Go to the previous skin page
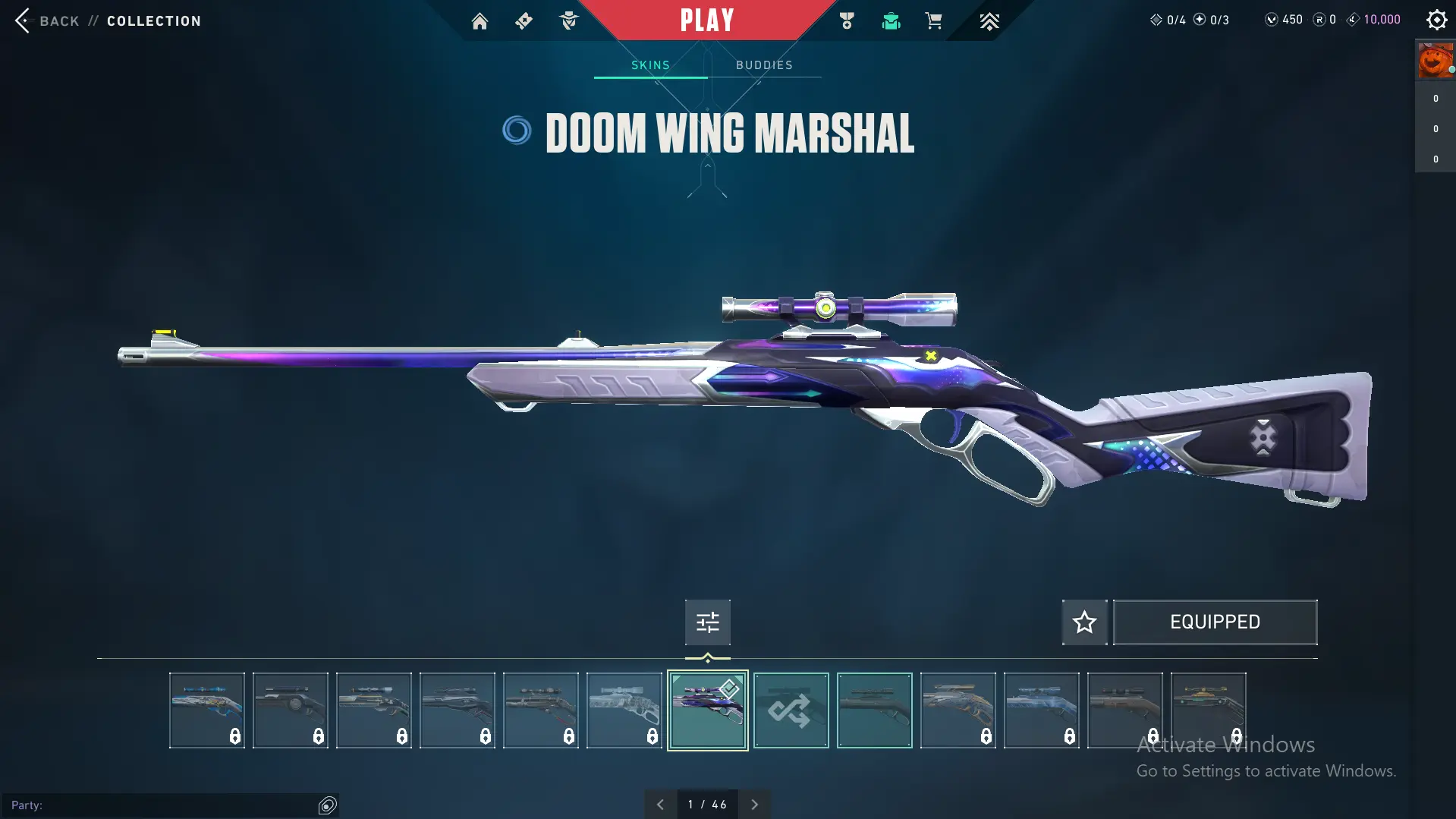The height and width of the screenshot is (819, 1456). 660,805
